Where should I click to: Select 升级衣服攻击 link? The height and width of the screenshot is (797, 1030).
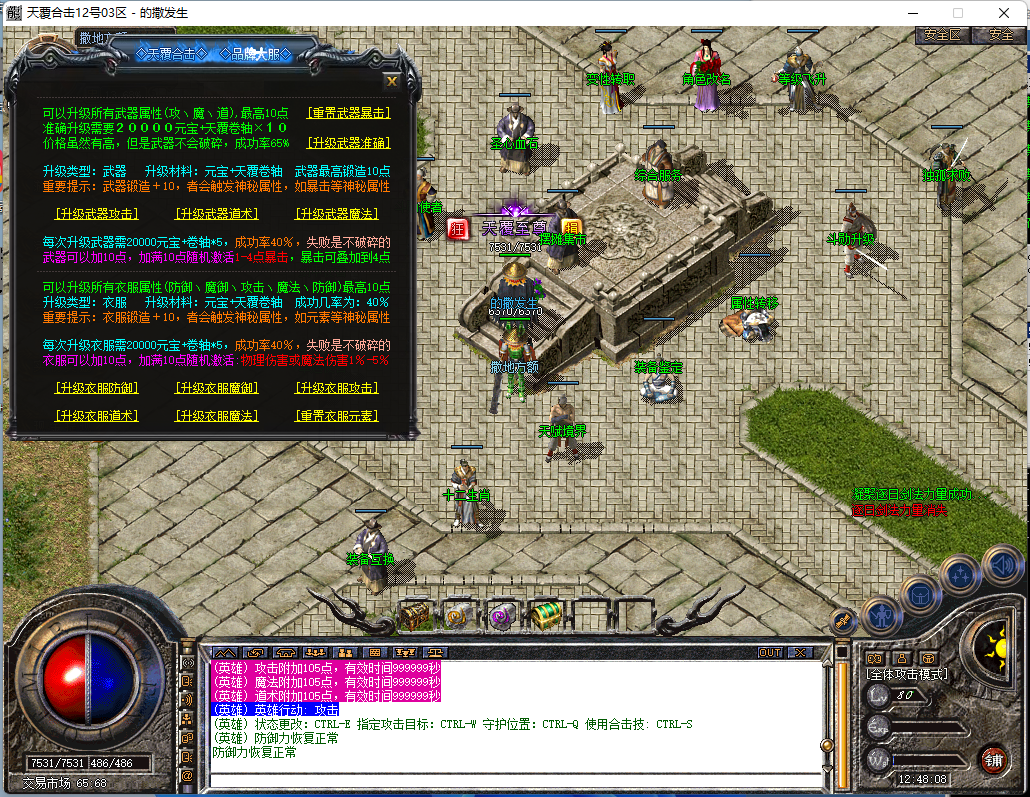[x=337, y=388]
